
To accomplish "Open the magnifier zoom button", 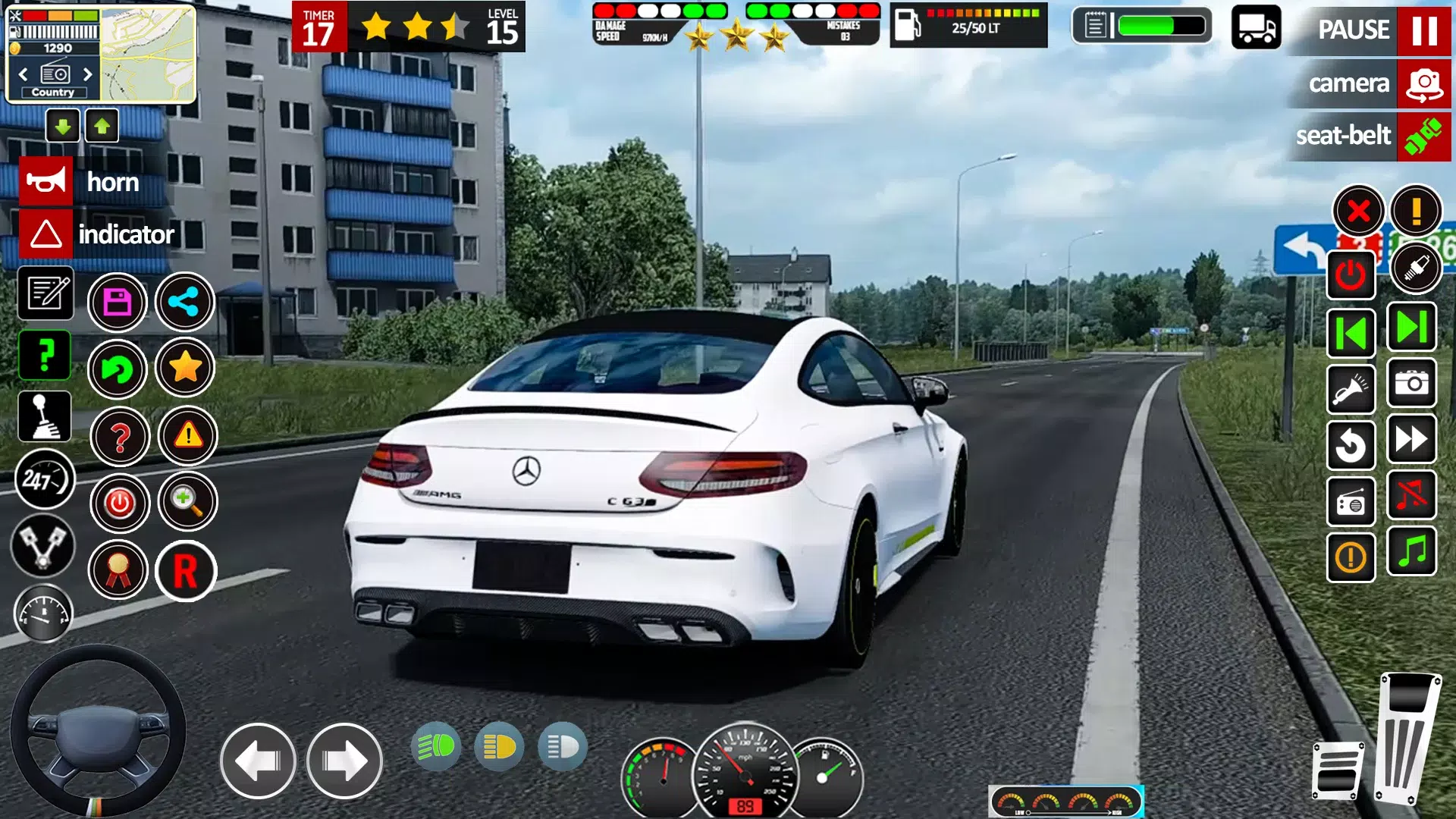I will [x=187, y=501].
